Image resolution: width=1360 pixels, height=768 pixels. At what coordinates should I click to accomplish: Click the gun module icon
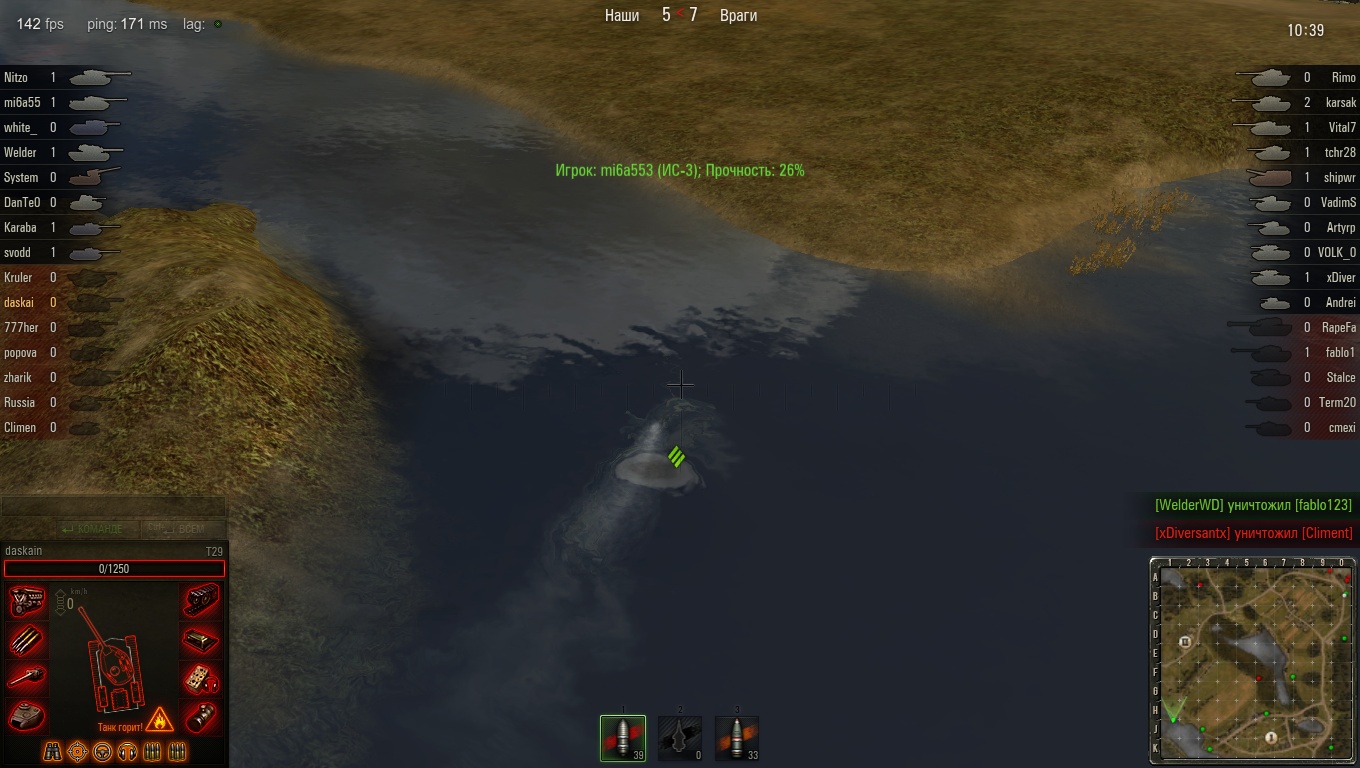pos(26,678)
